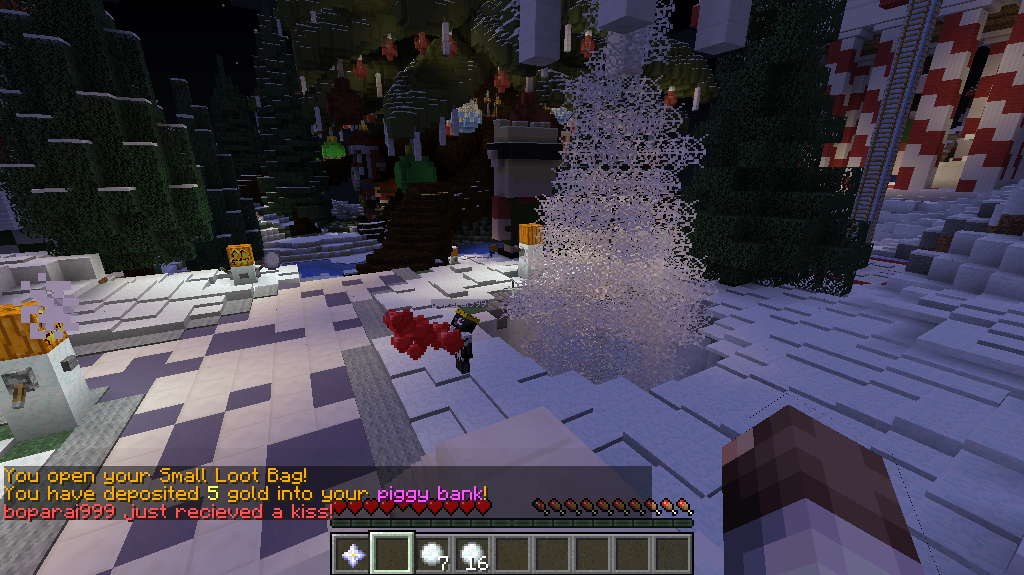This screenshot has width=1024, height=575.
Task: Select the nether star hotbar slot
Action: pos(352,553)
